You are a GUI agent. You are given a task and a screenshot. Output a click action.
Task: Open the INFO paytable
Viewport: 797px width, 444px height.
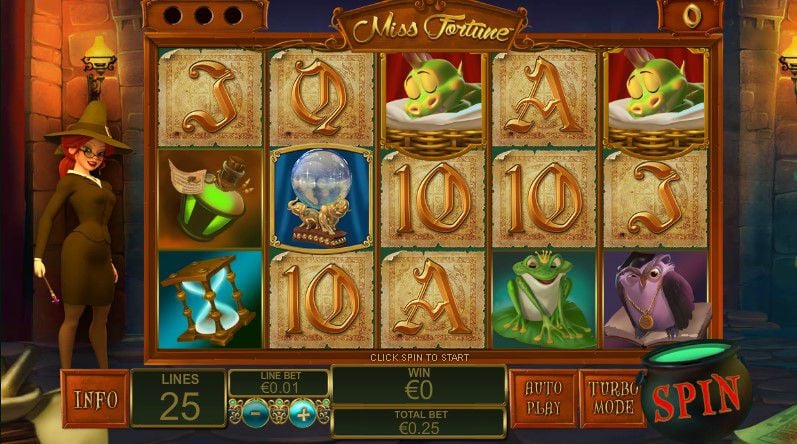[94, 399]
